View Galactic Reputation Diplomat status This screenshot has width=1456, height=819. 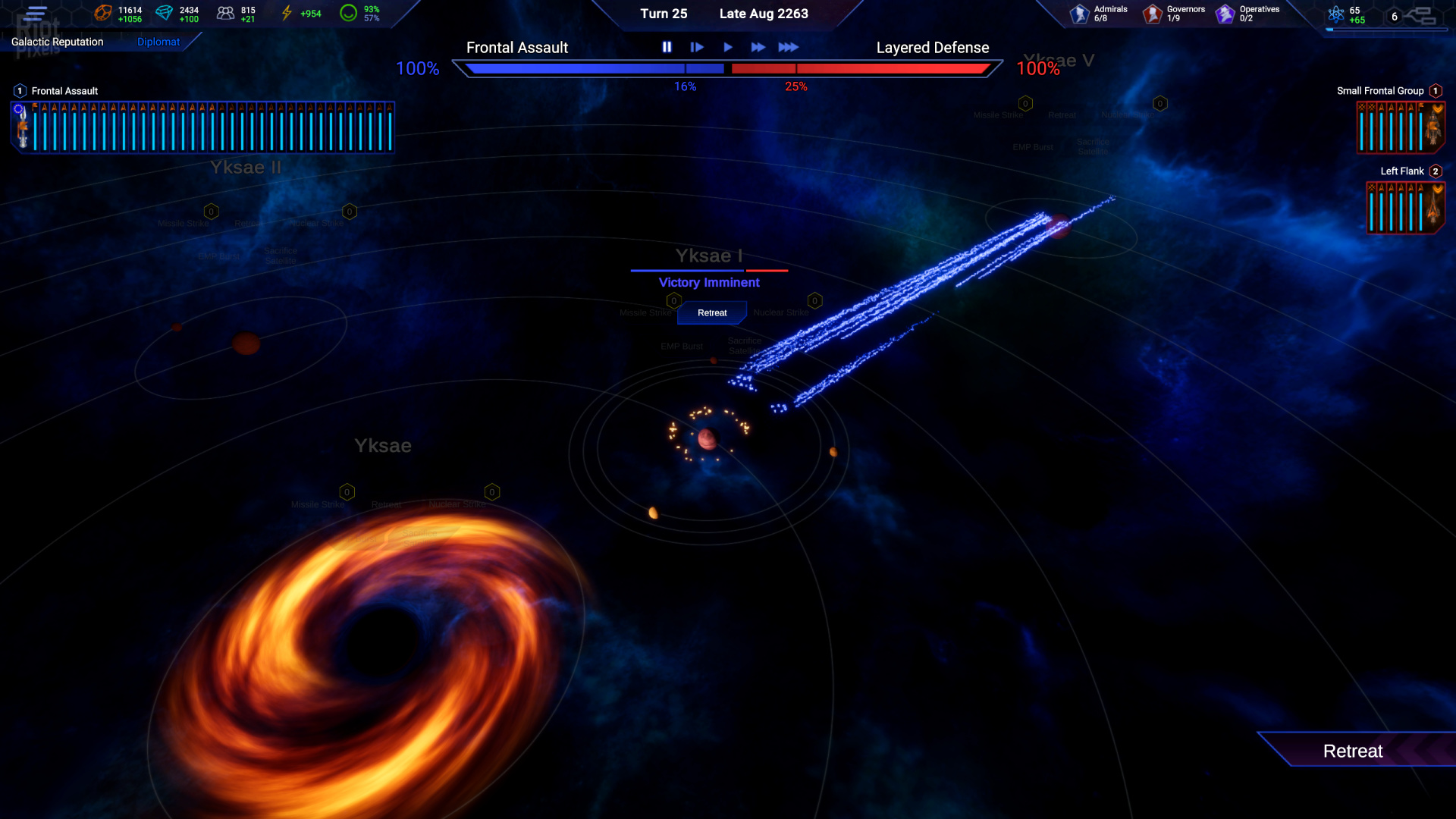tap(158, 42)
